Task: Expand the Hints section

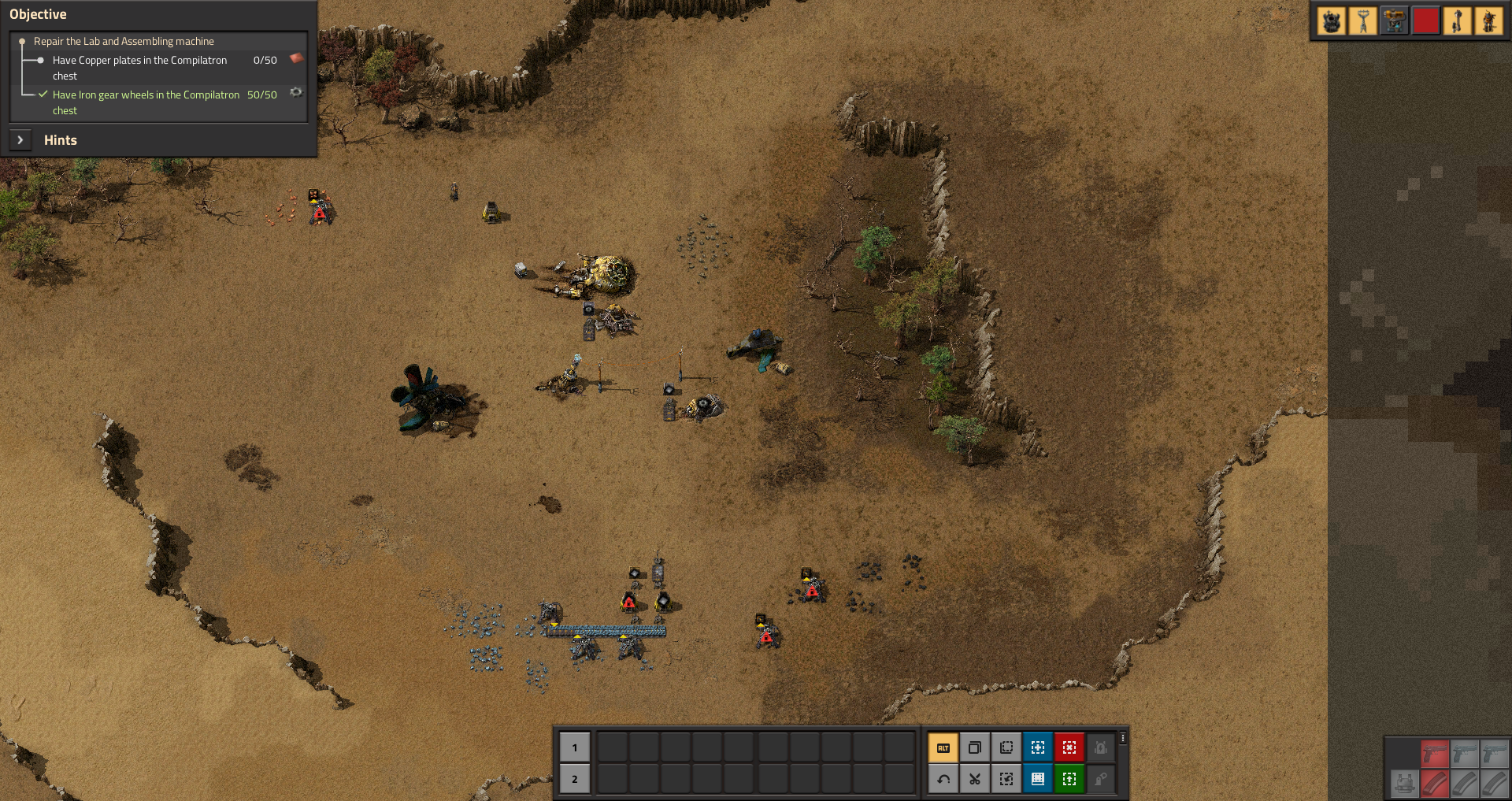Action: tap(20, 140)
